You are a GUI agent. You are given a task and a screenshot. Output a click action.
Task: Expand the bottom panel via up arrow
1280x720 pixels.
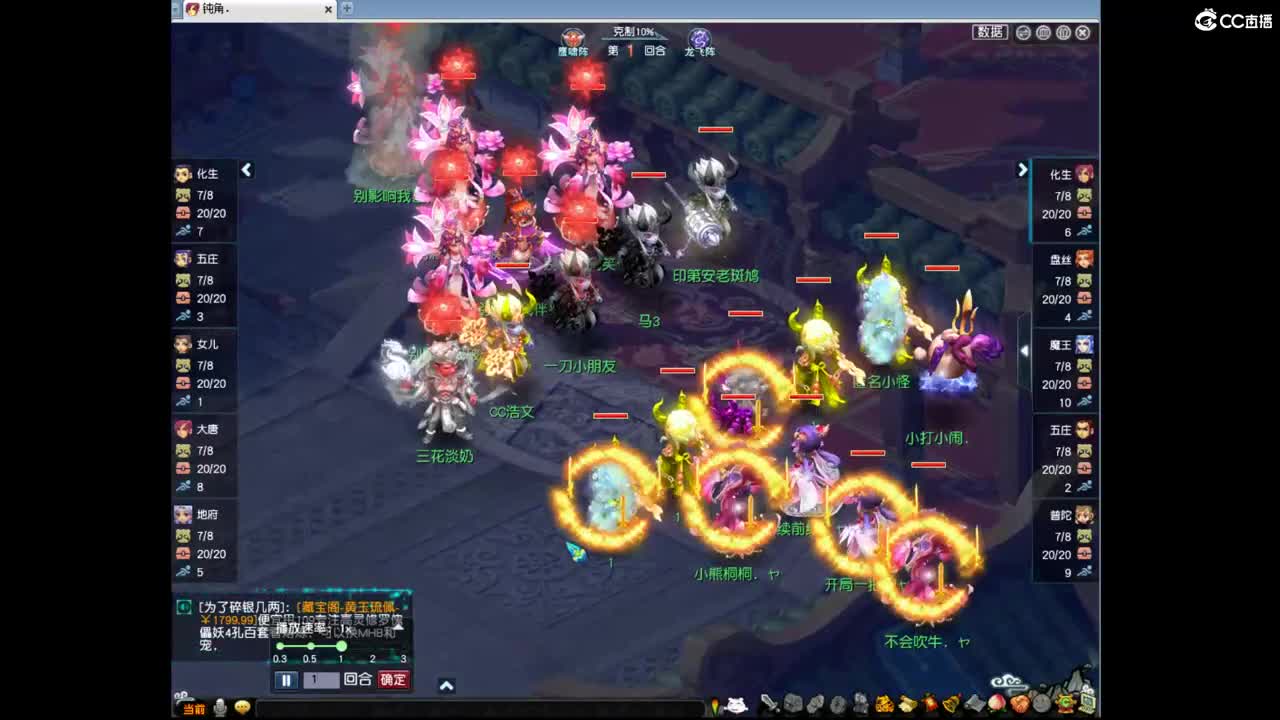click(445, 684)
